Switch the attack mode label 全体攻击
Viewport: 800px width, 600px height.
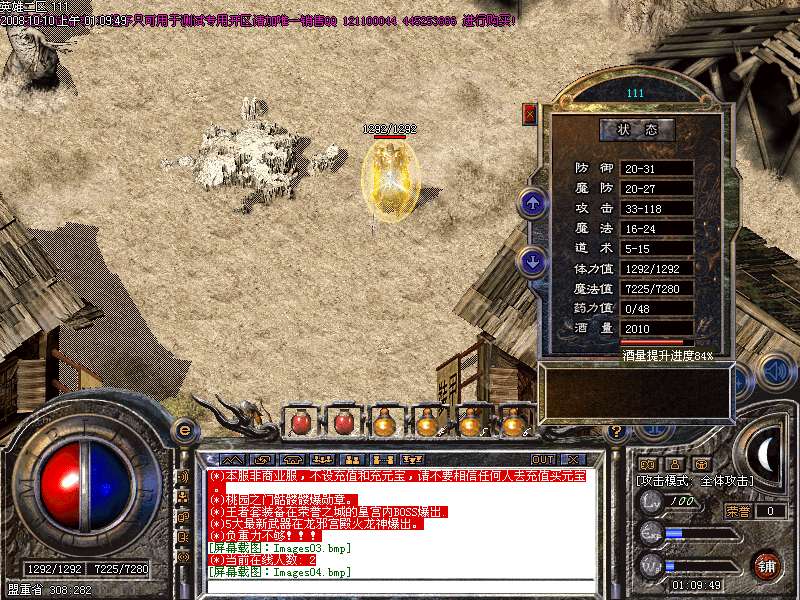[x=728, y=481]
